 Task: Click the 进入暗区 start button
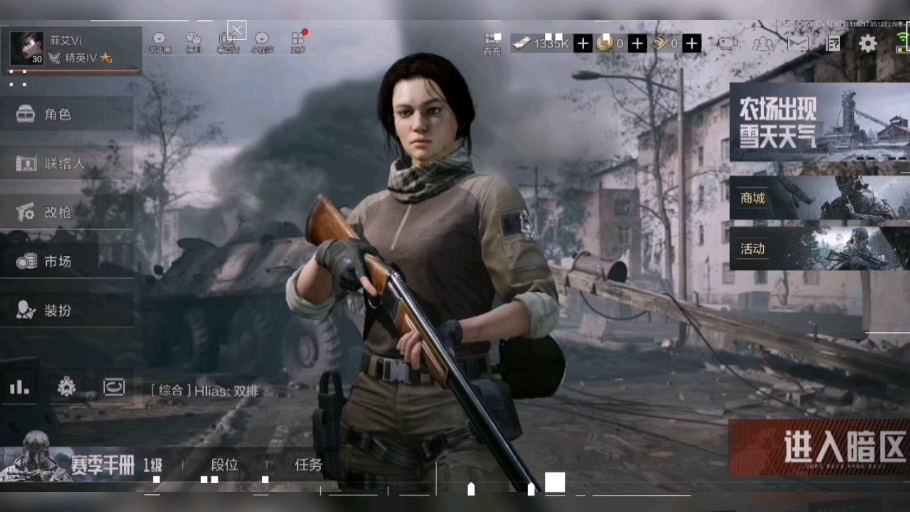pyautogui.click(x=818, y=446)
